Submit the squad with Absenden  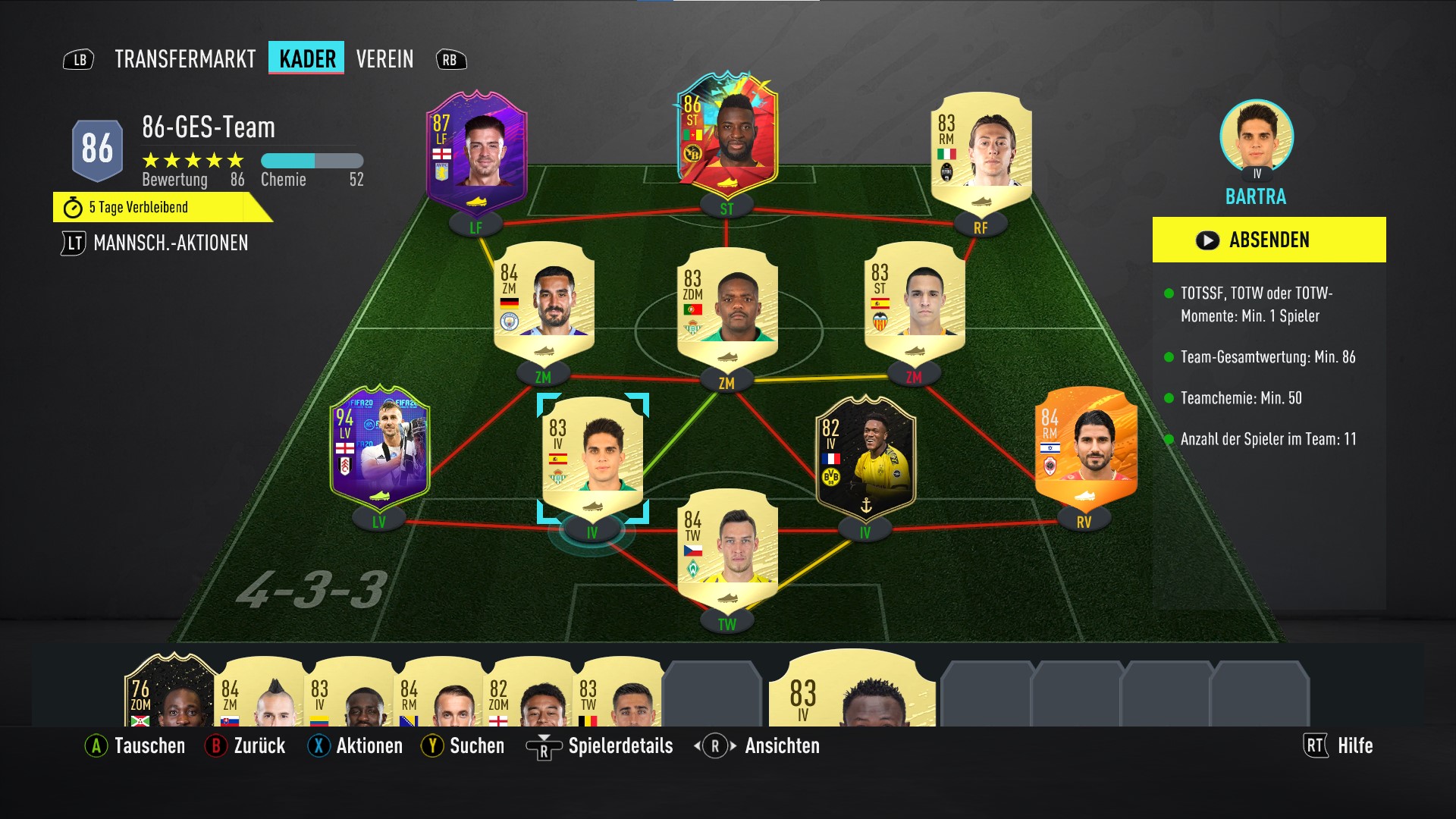1269,240
